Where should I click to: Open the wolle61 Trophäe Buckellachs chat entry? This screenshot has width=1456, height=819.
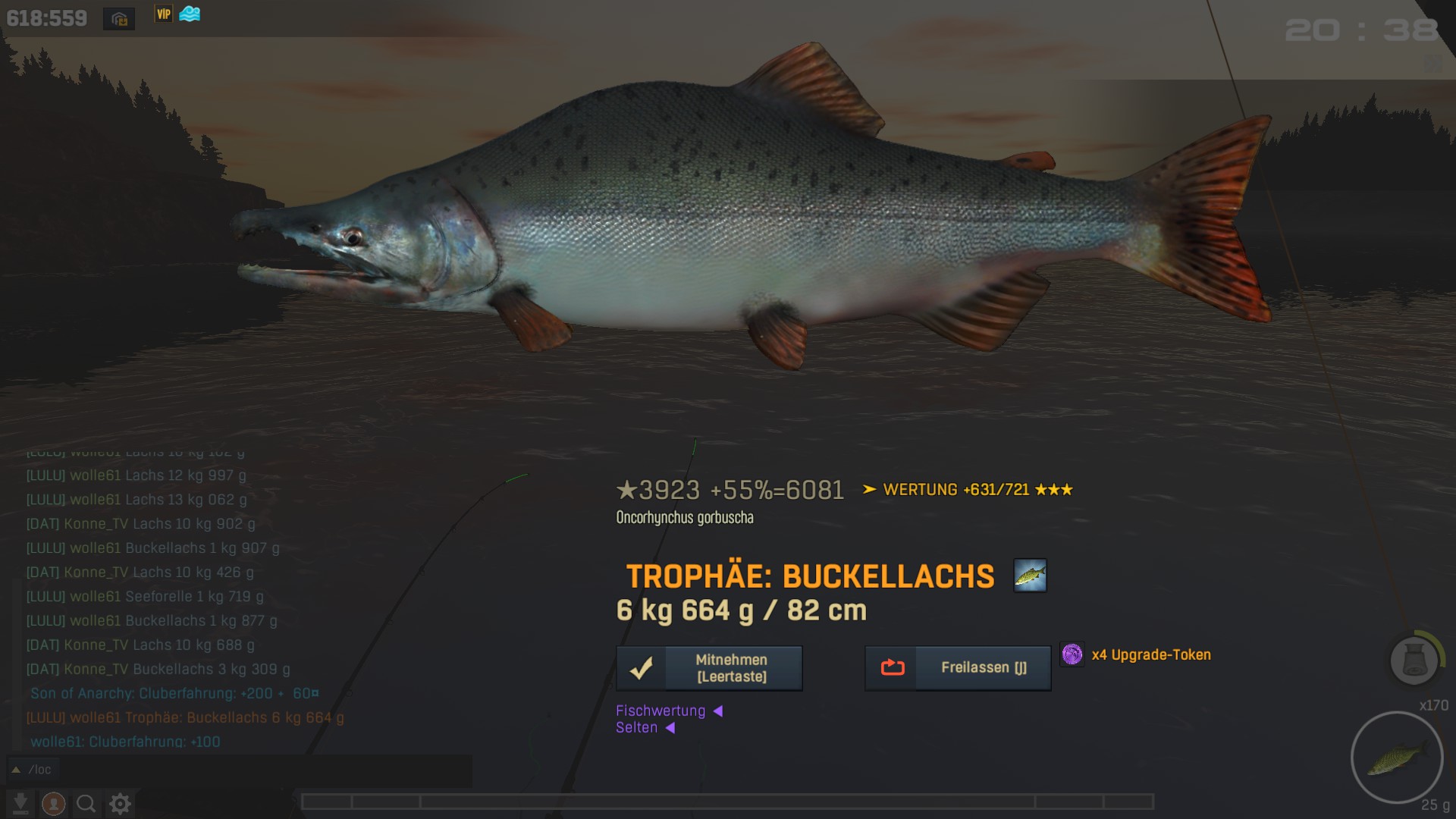185,717
